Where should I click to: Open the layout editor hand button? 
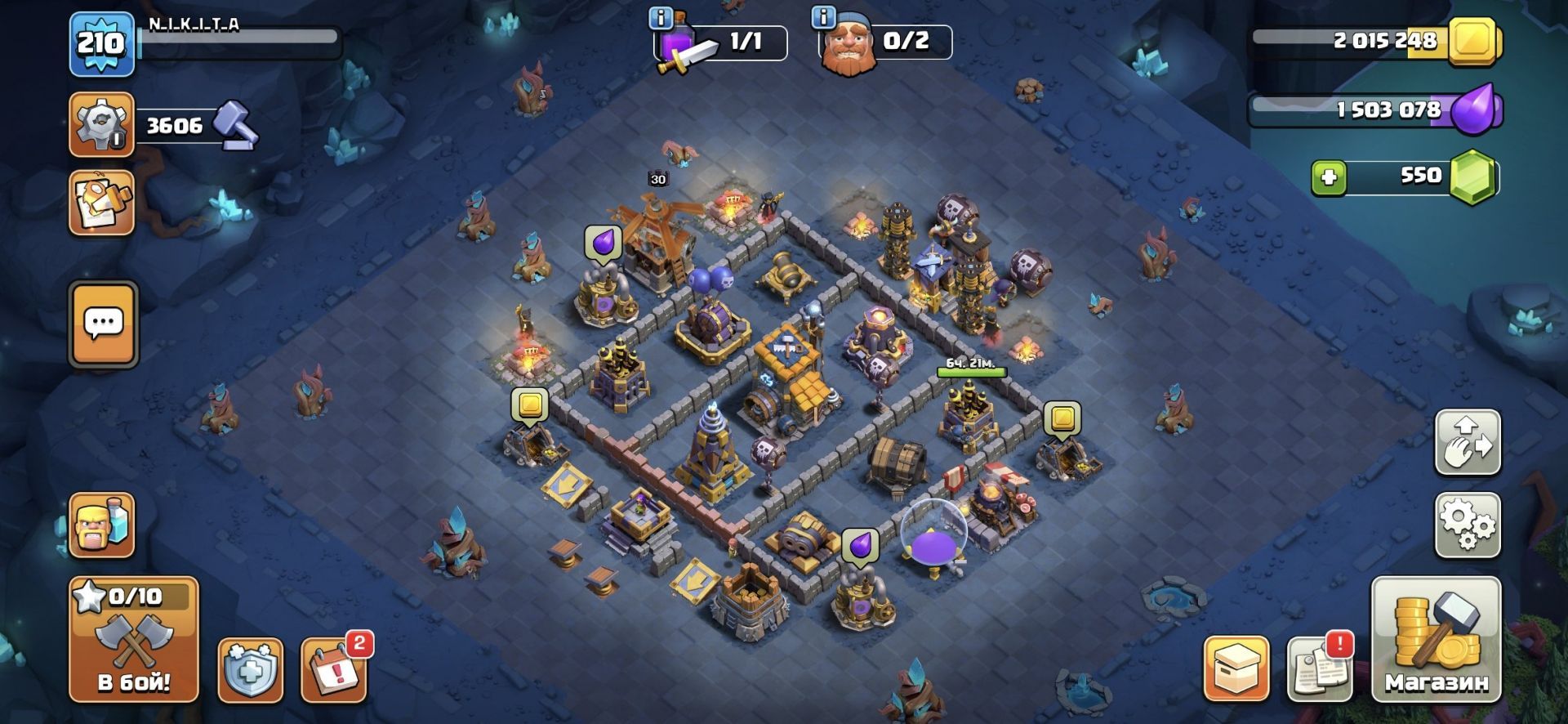pos(1468,442)
